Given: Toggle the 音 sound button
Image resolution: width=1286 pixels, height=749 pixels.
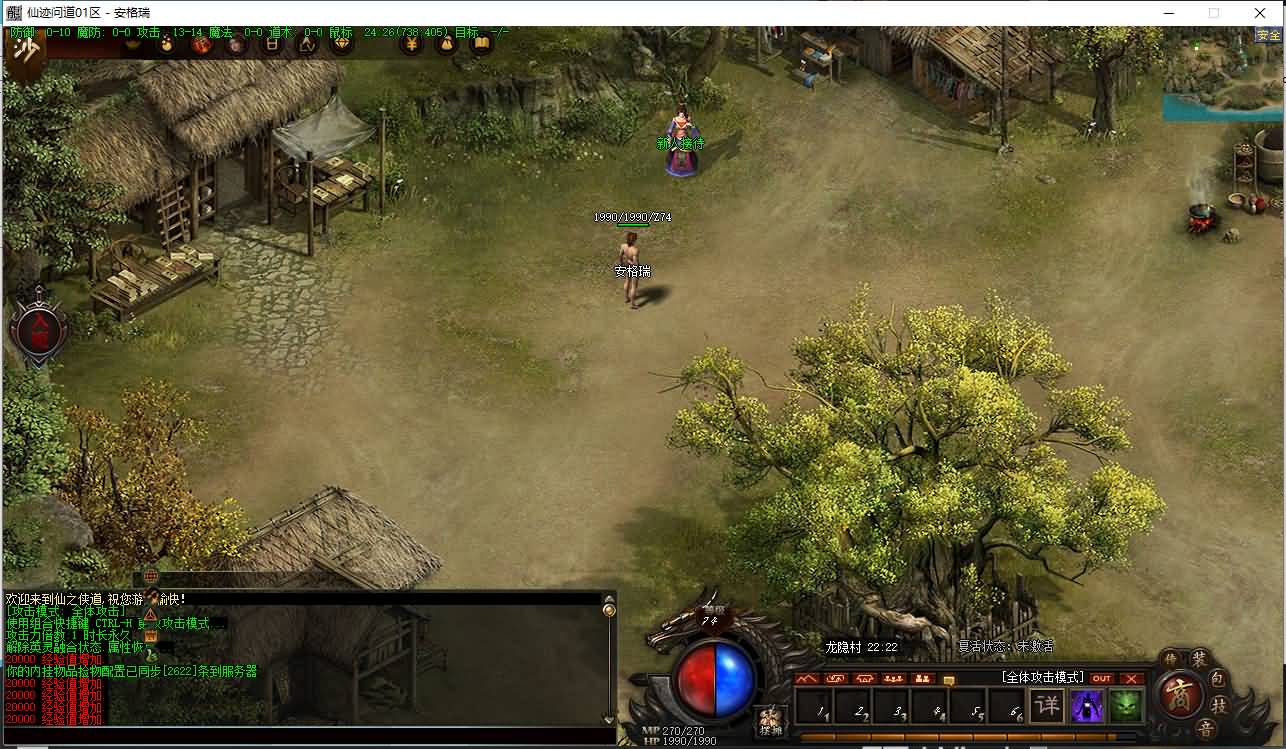Looking at the screenshot, I should tap(1206, 729).
